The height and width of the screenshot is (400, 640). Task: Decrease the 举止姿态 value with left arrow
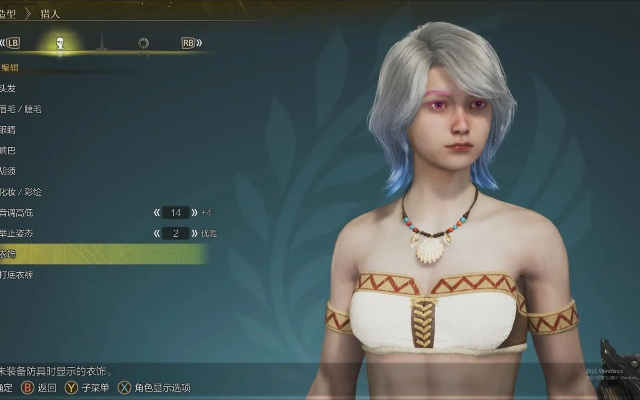[x=157, y=233]
